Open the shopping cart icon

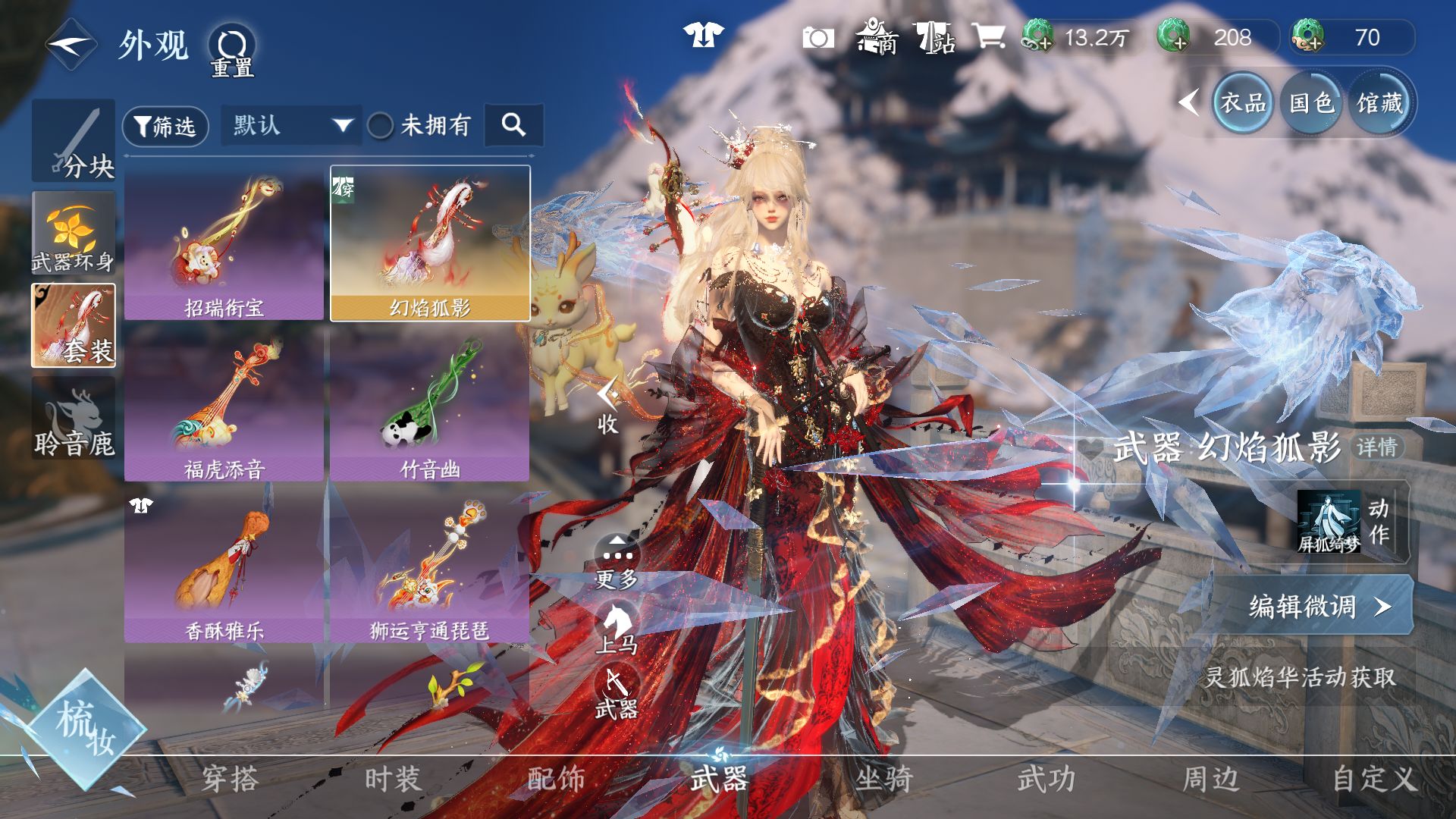tap(989, 36)
